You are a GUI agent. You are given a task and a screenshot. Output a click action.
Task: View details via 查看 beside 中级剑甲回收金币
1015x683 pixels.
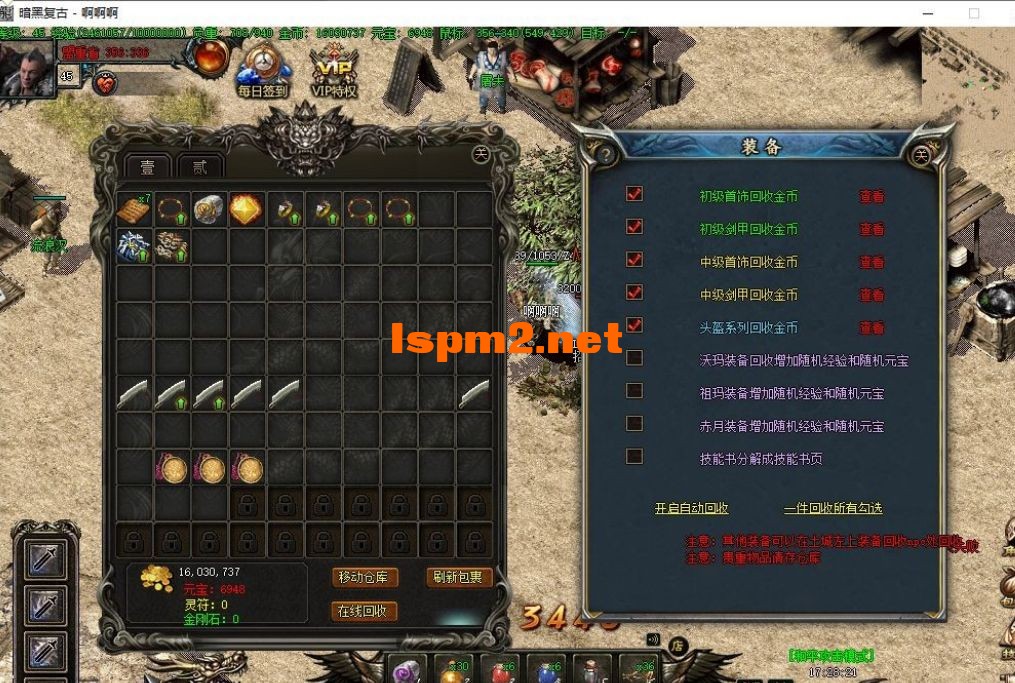click(872, 295)
